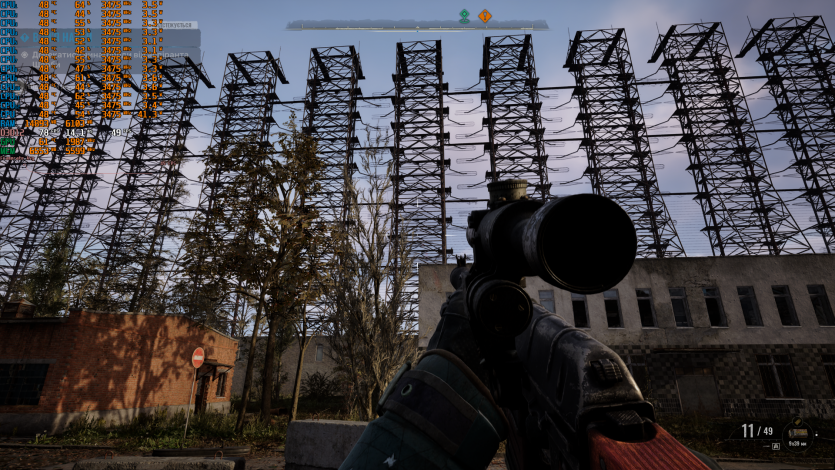
Task: Select the orange exclamation marker on the compass
Action: point(485,15)
